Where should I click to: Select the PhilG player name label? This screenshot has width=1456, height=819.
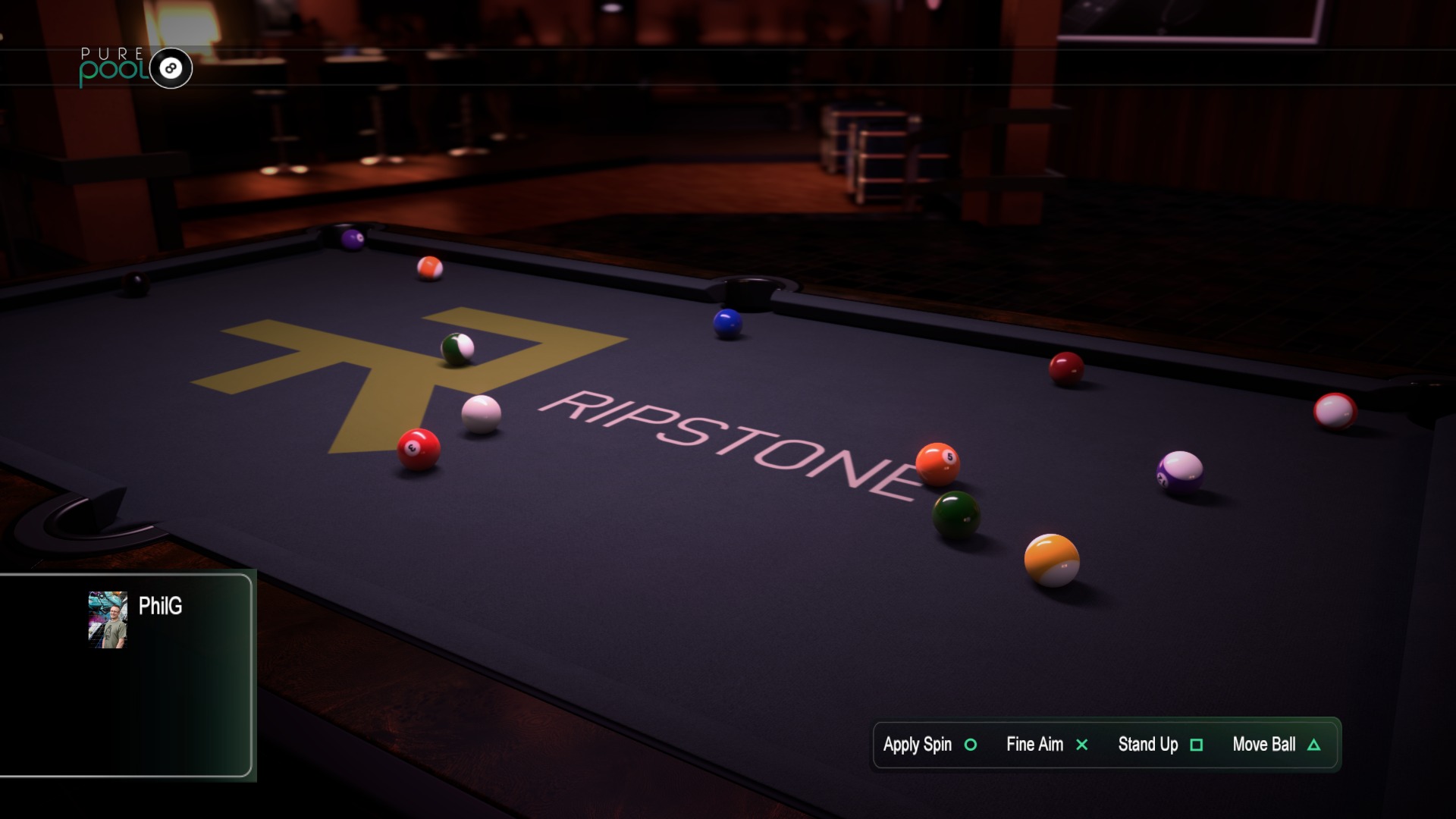pos(160,606)
